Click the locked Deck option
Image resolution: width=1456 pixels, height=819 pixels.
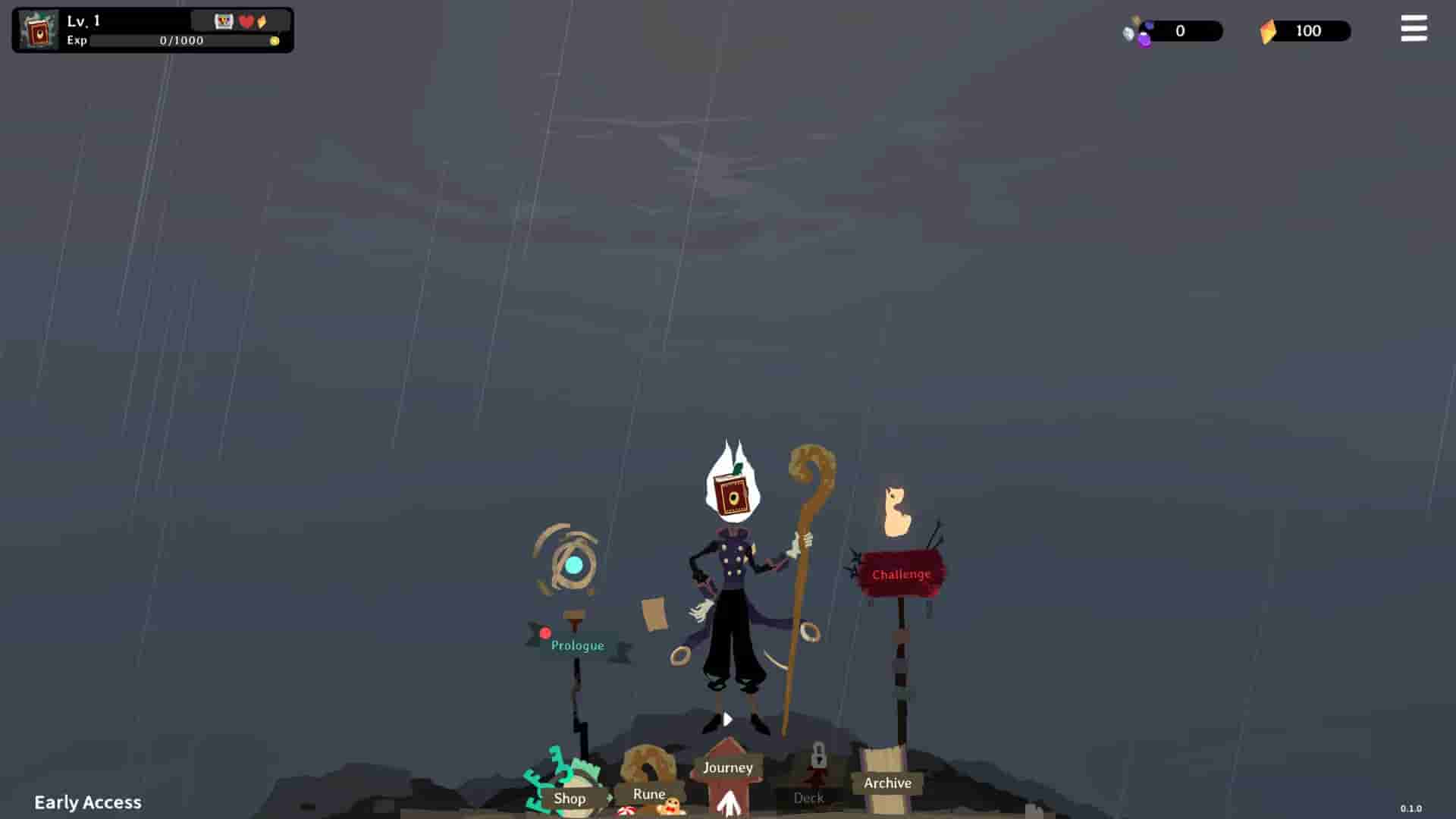pos(810,798)
